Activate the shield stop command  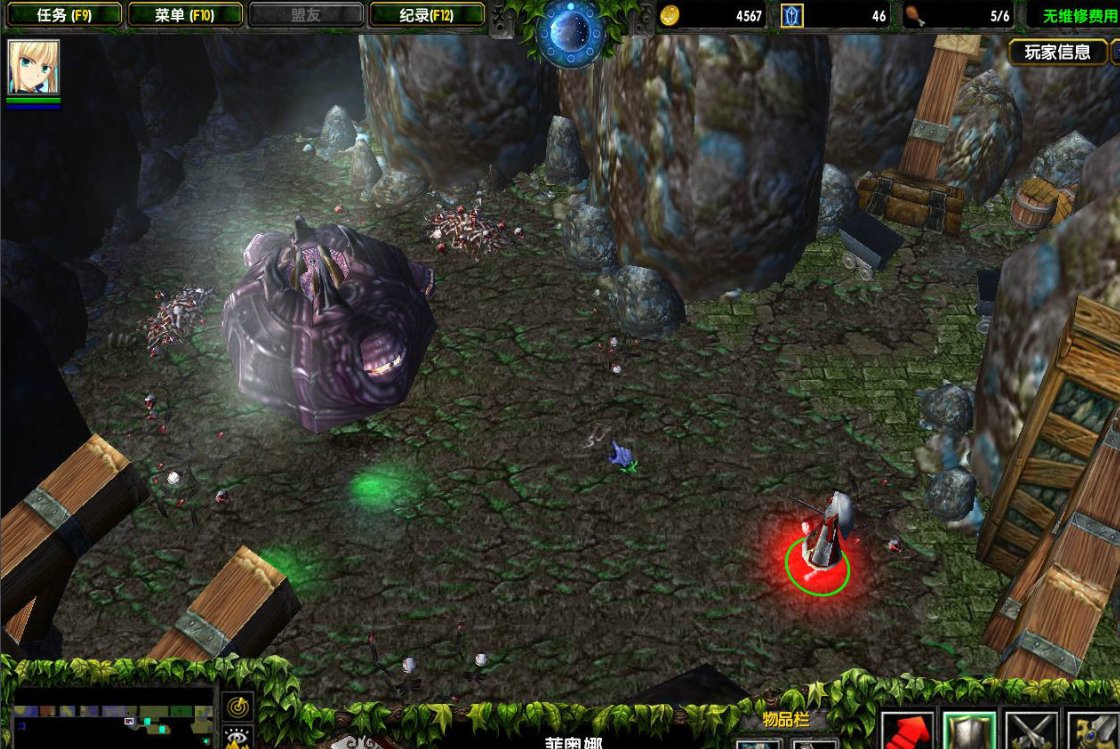point(969,731)
